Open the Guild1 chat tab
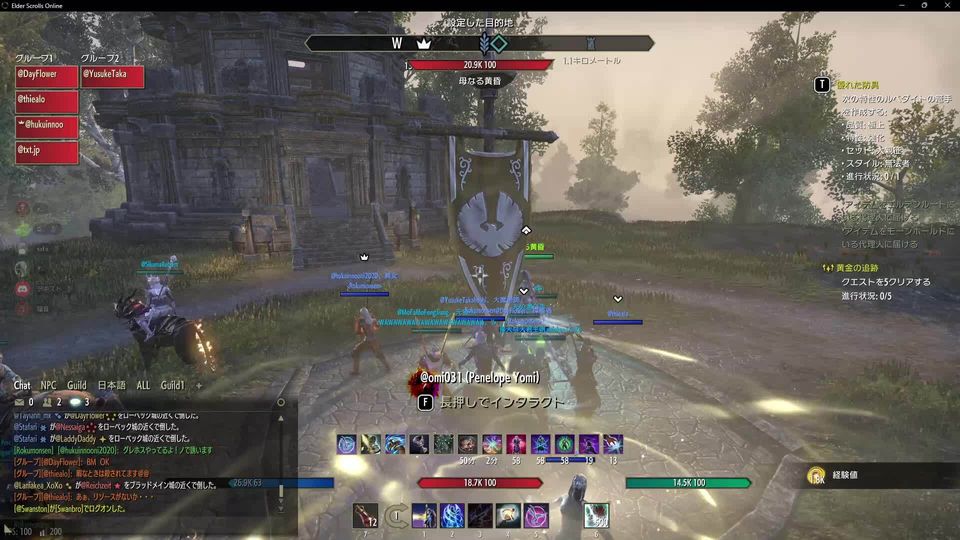The image size is (960, 540). coord(173,385)
